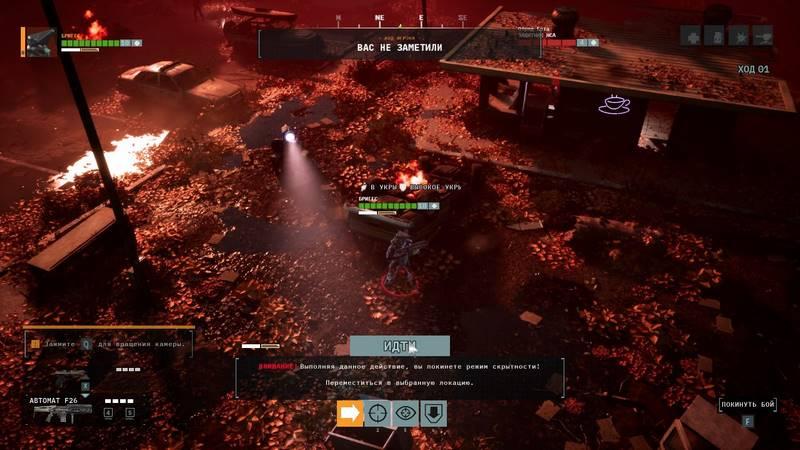The height and width of the screenshot is (450, 800).
Task: Click ПОКИНУТЬ БОЙ to leave the battle
Action: 747,405
